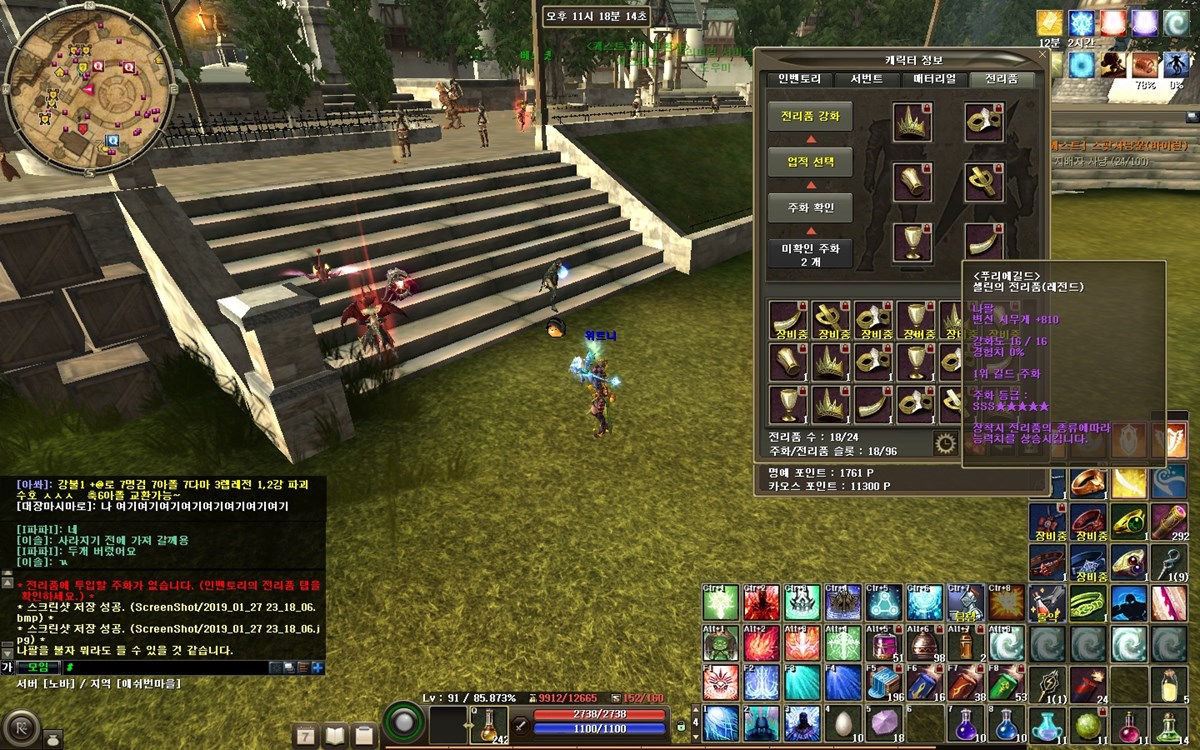Click the 업적 선택 button
The height and width of the screenshot is (750, 1200).
click(810, 161)
